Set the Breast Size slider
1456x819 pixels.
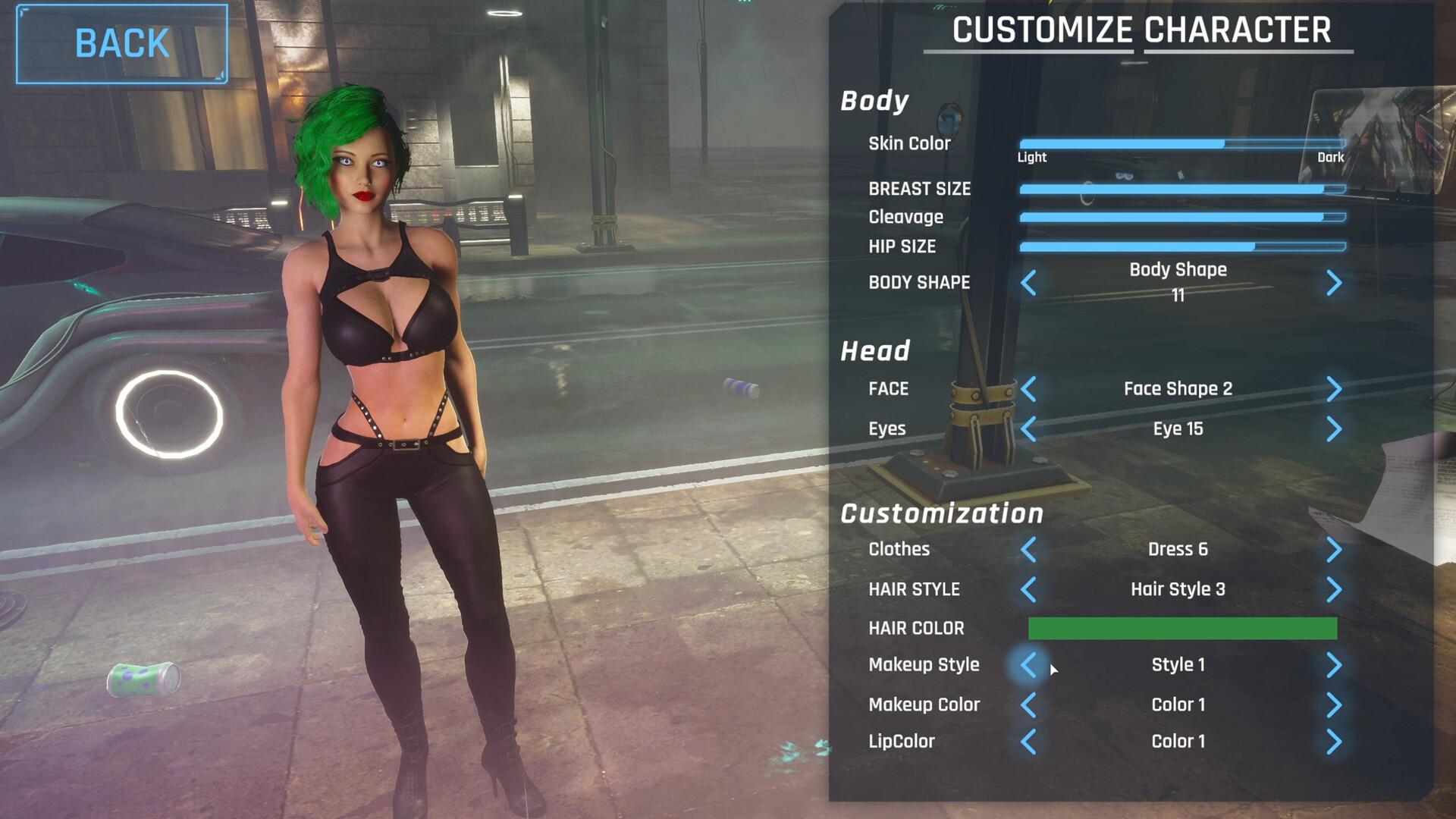[1181, 189]
